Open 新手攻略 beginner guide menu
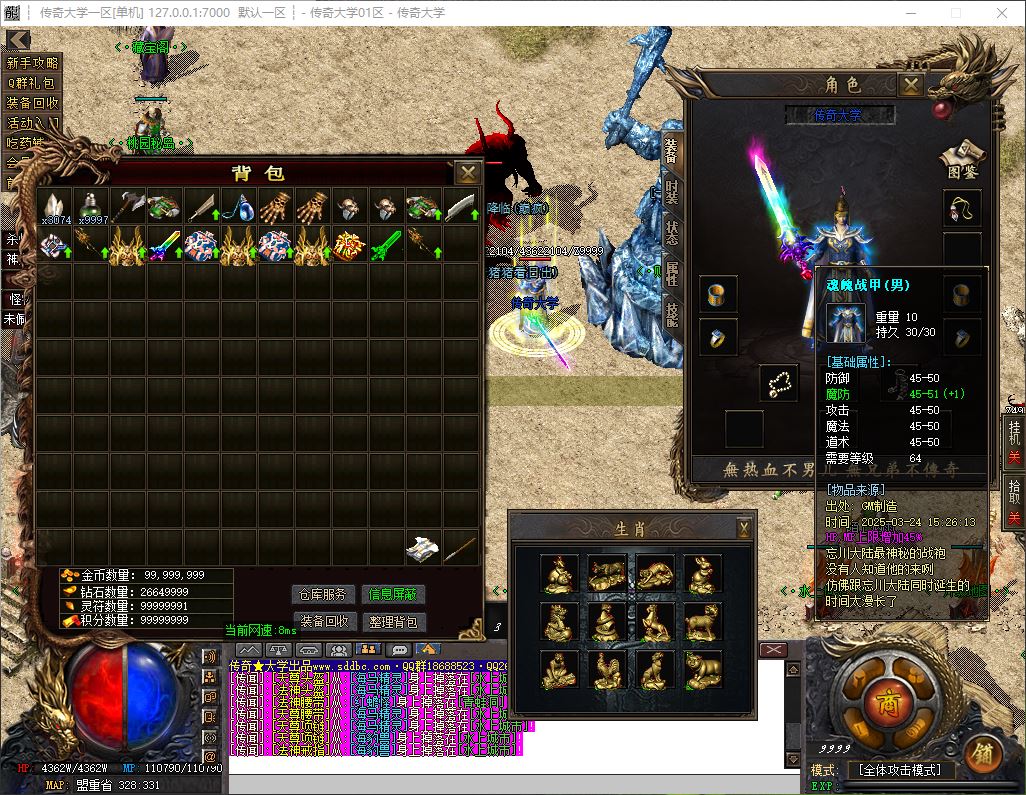The width and height of the screenshot is (1026, 795). click(x=33, y=63)
